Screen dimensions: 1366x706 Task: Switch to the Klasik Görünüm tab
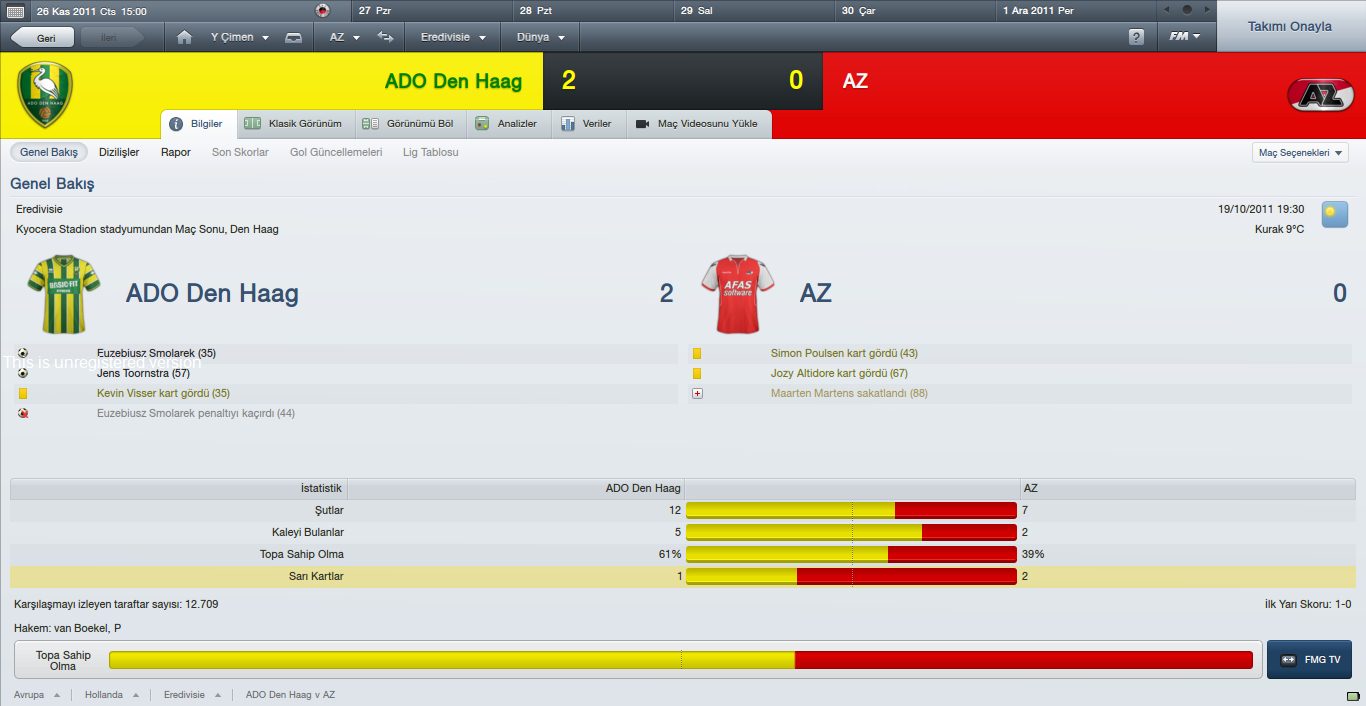pyautogui.click(x=294, y=124)
